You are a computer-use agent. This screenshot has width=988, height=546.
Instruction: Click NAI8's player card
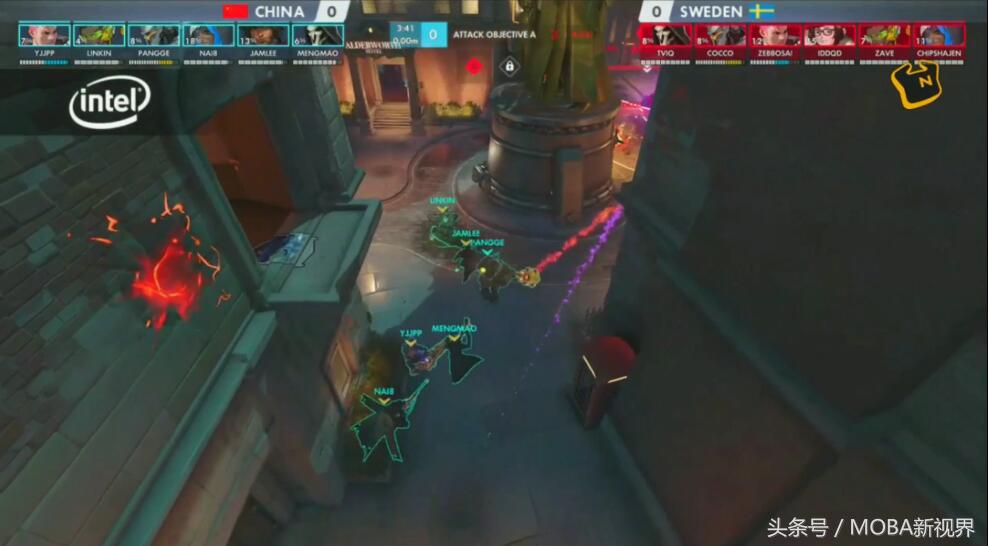pos(208,36)
